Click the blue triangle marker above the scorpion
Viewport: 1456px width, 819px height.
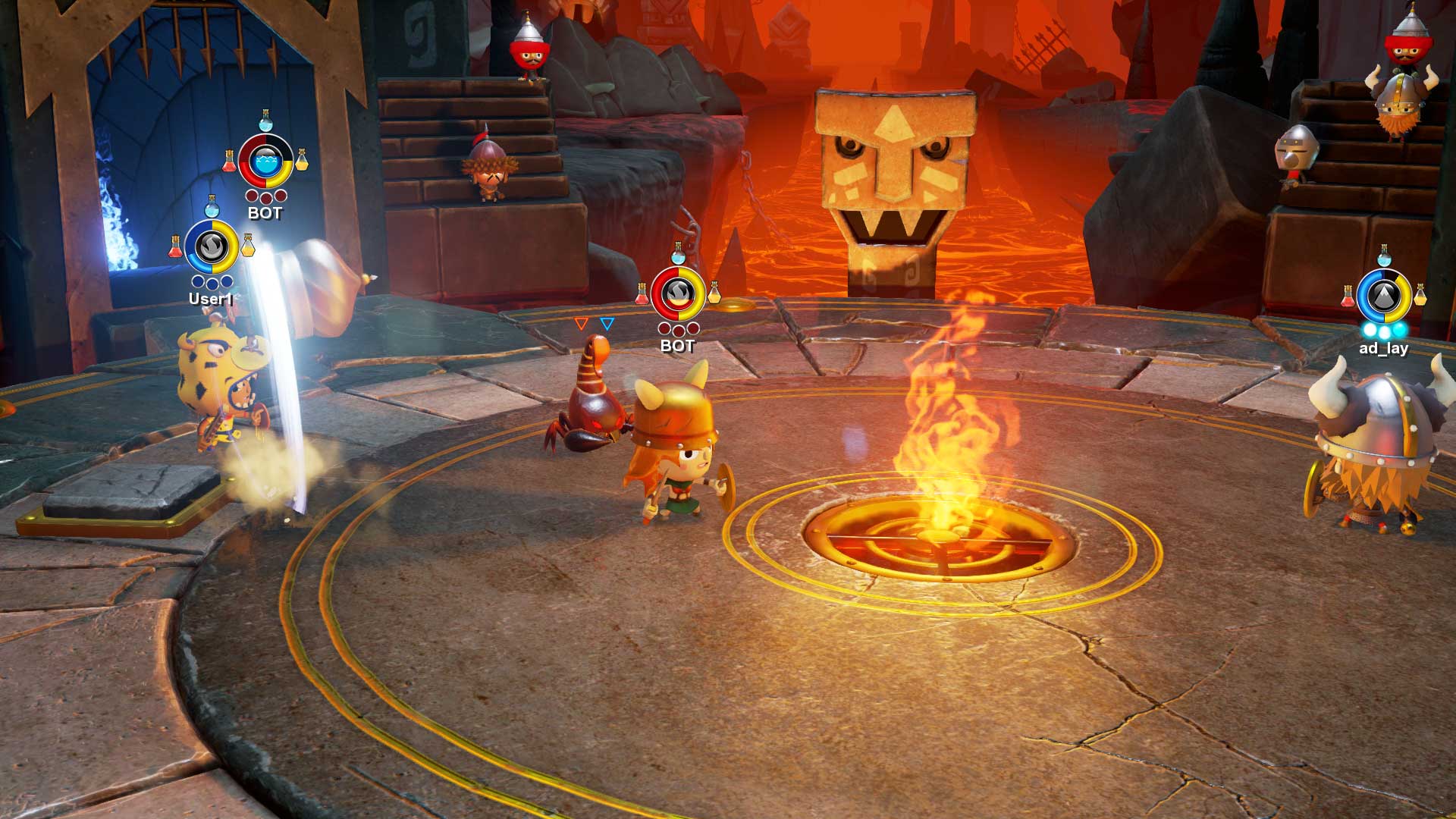[x=606, y=322]
